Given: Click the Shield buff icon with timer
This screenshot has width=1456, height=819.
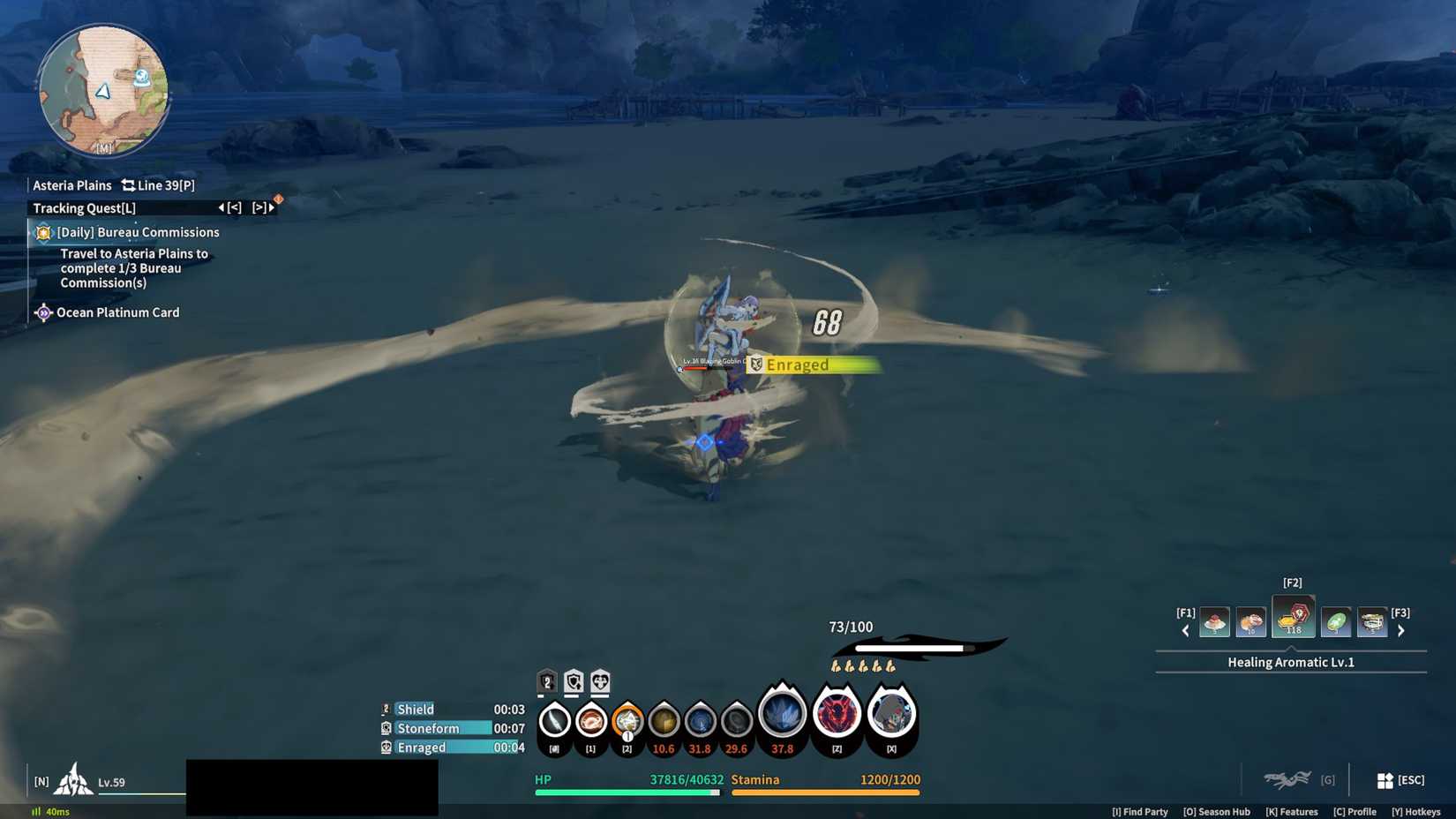Looking at the screenshot, I should point(386,709).
